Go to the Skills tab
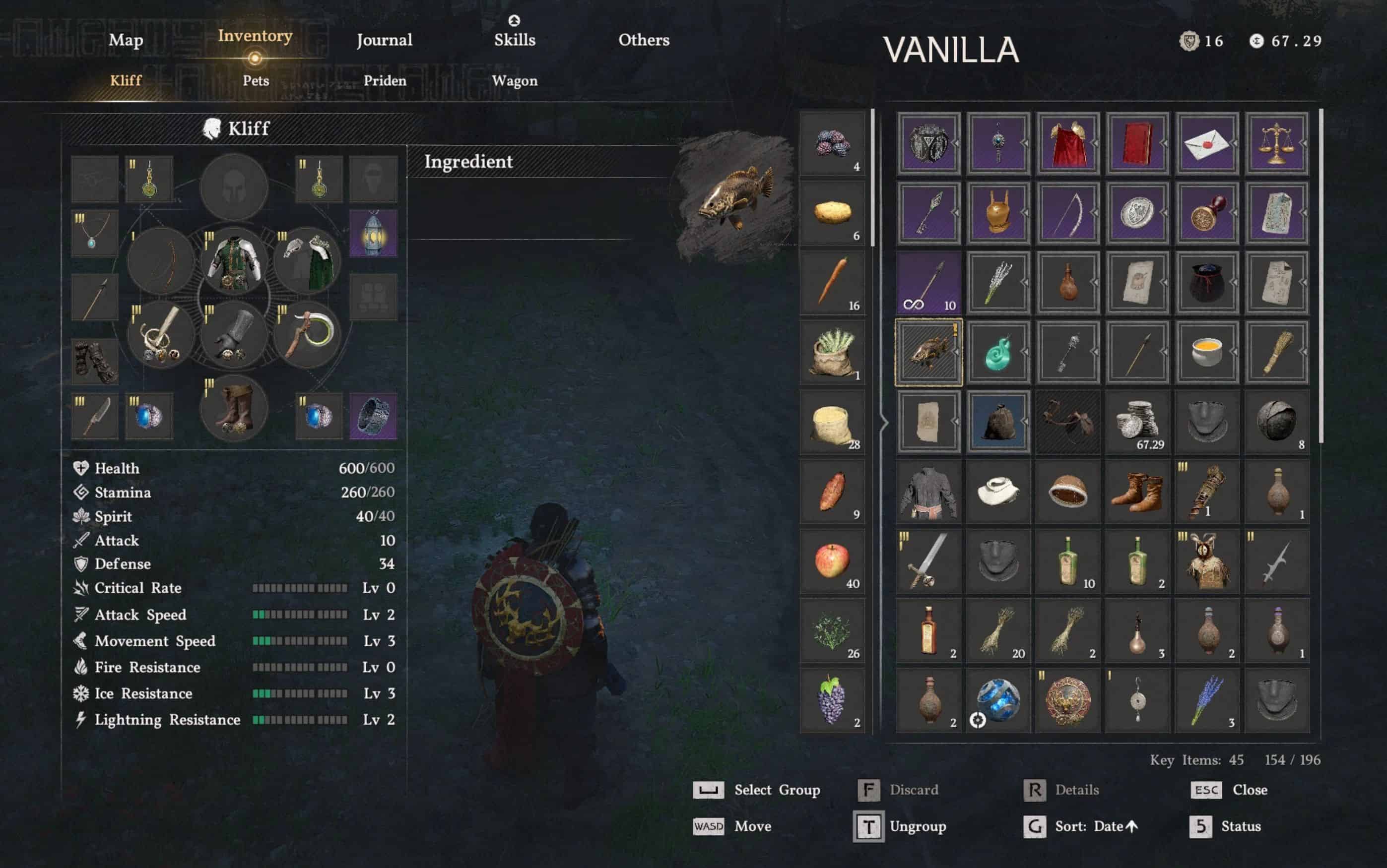1387x868 pixels. click(515, 39)
